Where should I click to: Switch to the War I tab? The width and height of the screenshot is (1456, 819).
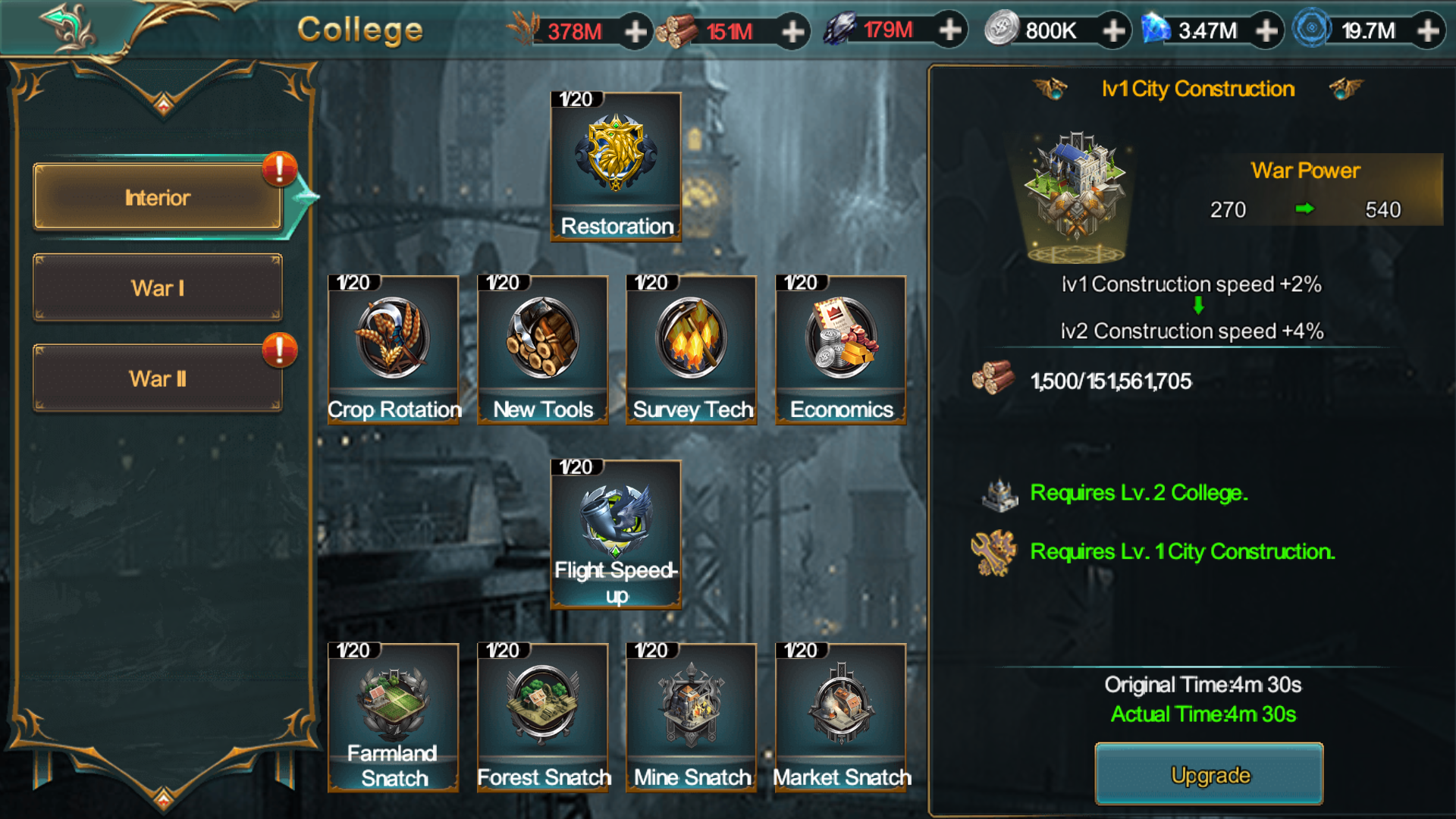click(x=158, y=288)
